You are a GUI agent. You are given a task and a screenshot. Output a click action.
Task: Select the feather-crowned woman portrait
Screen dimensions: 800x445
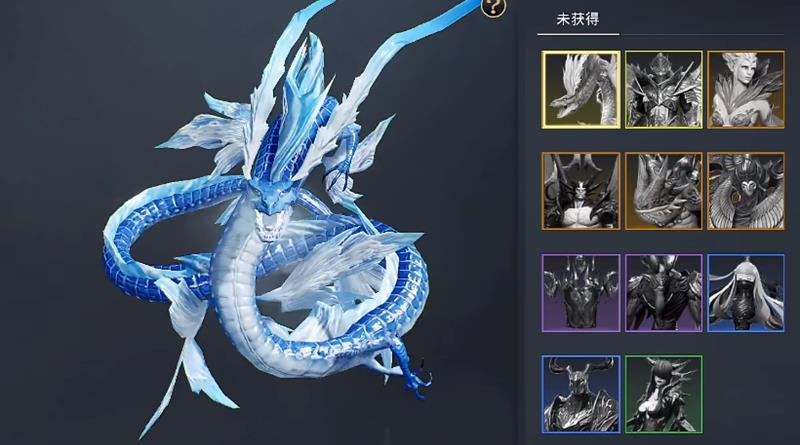(745, 90)
